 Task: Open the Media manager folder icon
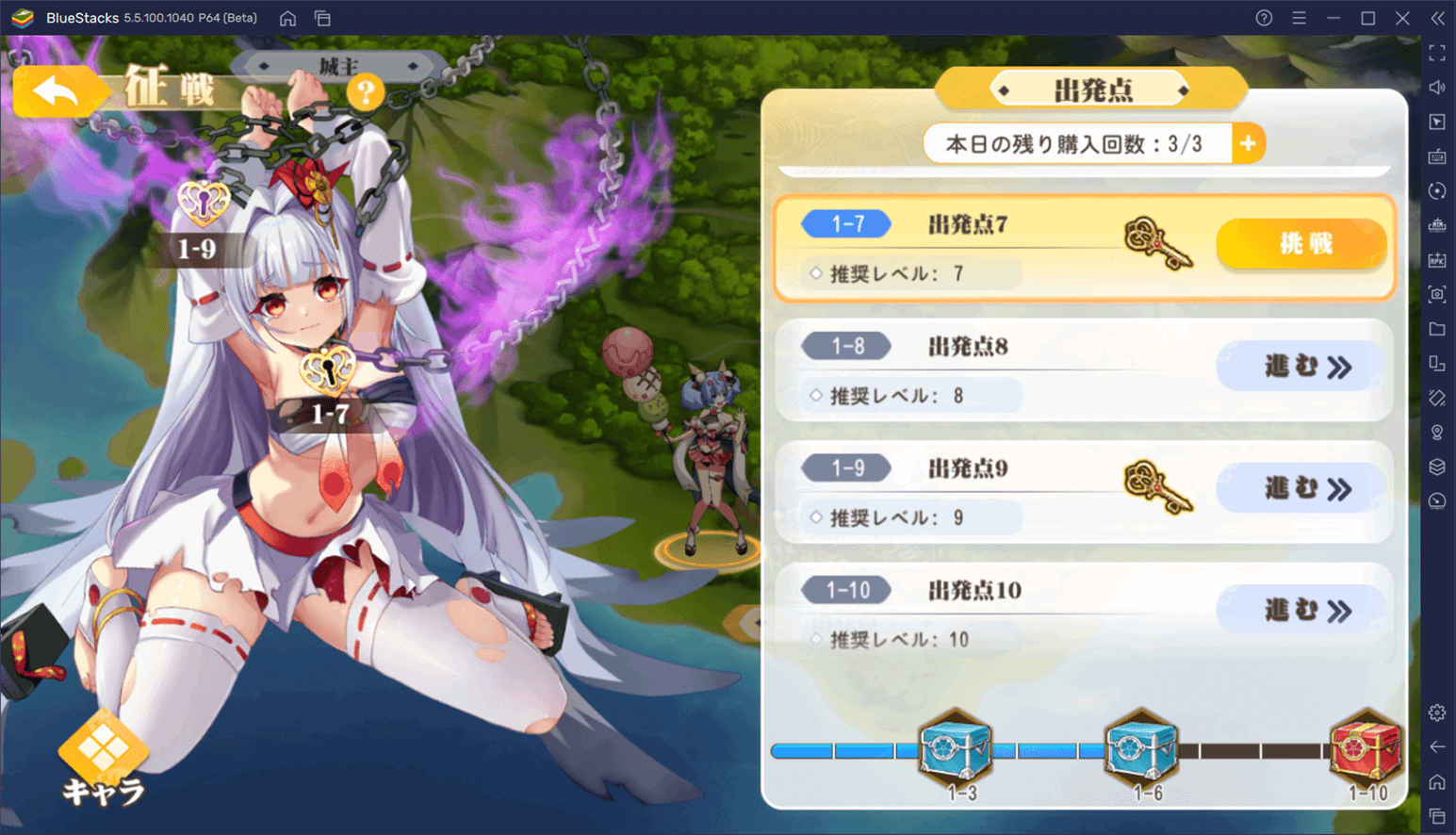pos(1438,329)
